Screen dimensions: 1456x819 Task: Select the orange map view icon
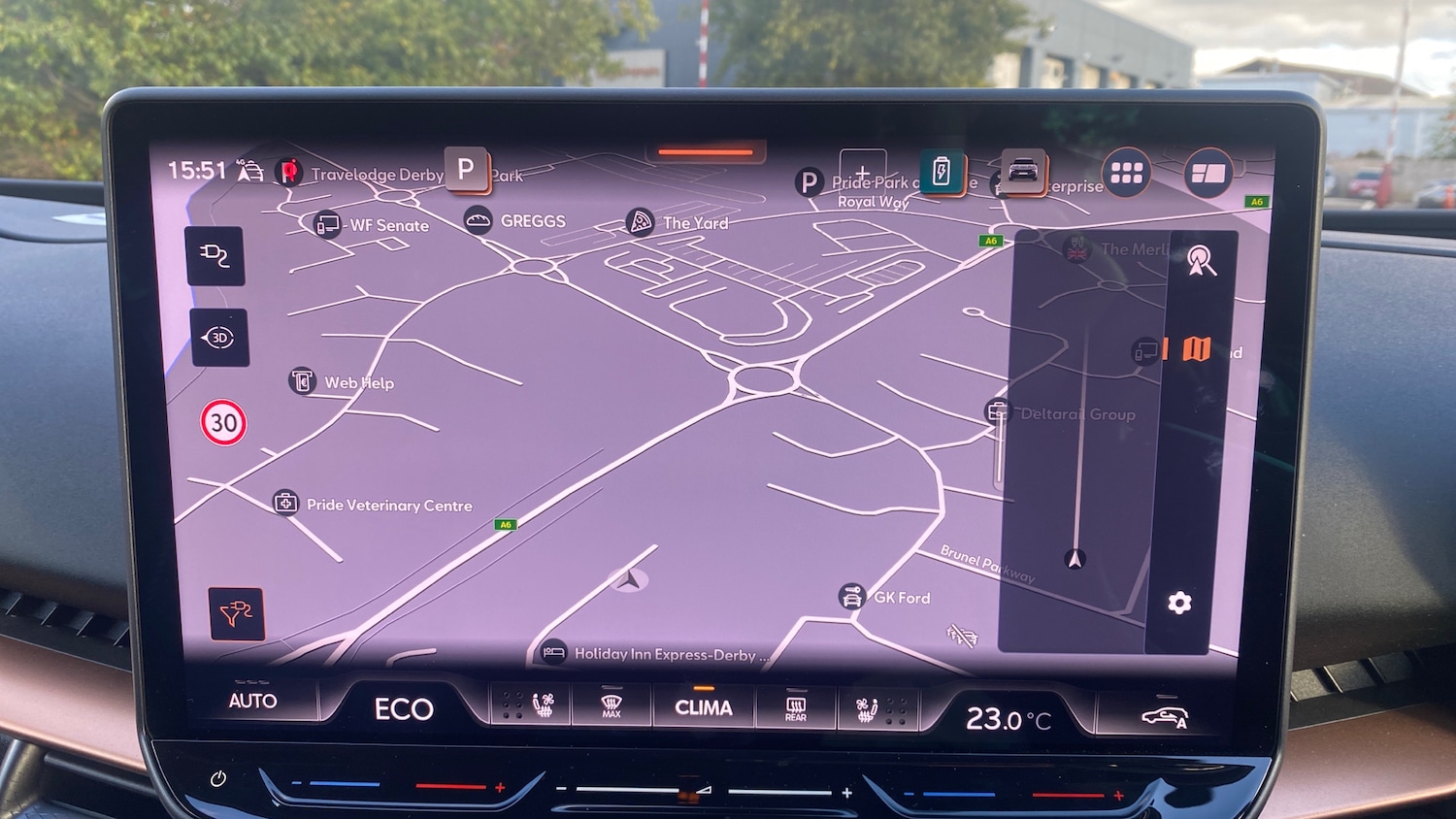point(1197,348)
